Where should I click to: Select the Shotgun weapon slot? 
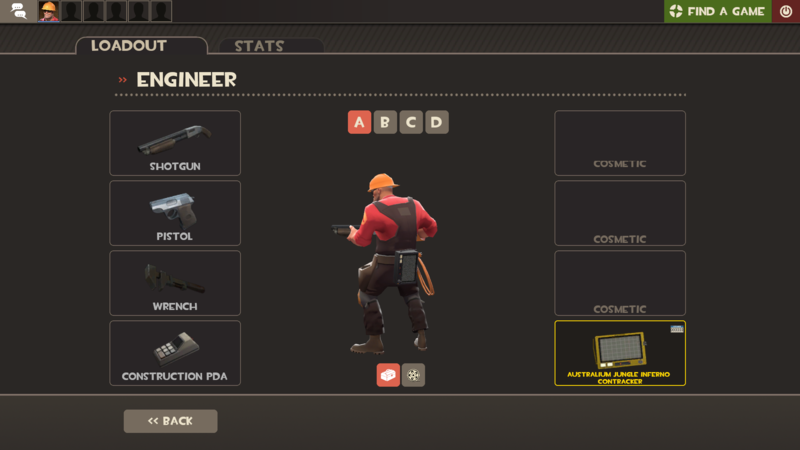pos(175,143)
